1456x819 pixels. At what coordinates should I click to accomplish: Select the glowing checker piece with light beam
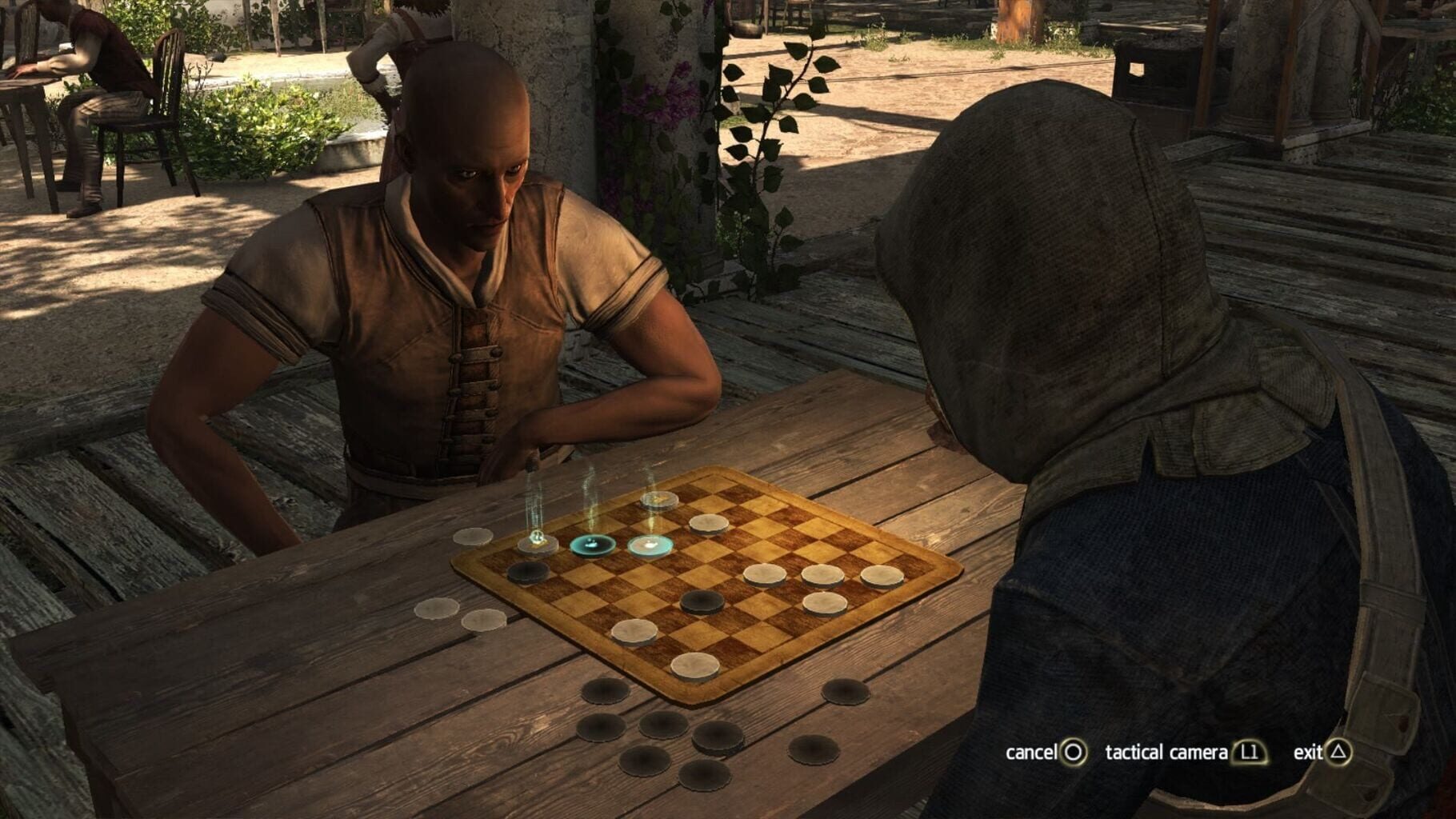[537, 542]
